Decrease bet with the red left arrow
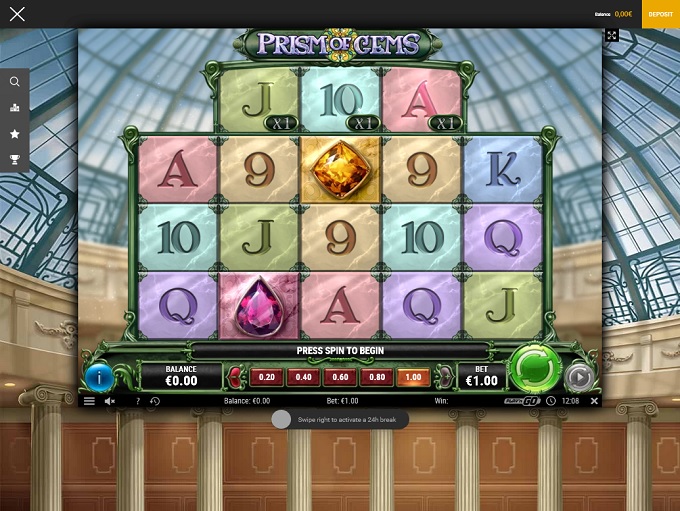This screenshot has height=511, width=680. pyautogui.click(x=234, y=377)
